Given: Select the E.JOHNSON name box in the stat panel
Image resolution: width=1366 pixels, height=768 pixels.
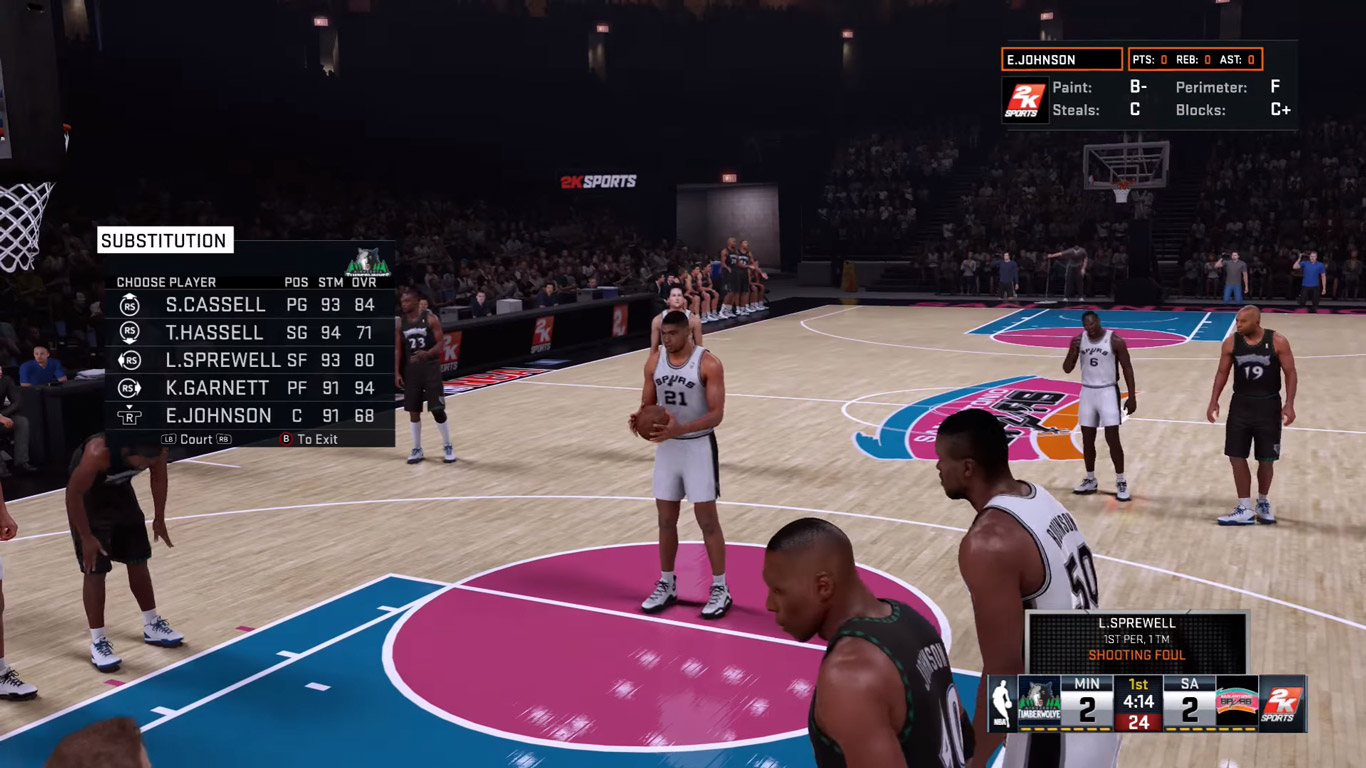Looking at the screenshot, I should pyautogui.click(x=1063, y=59).
